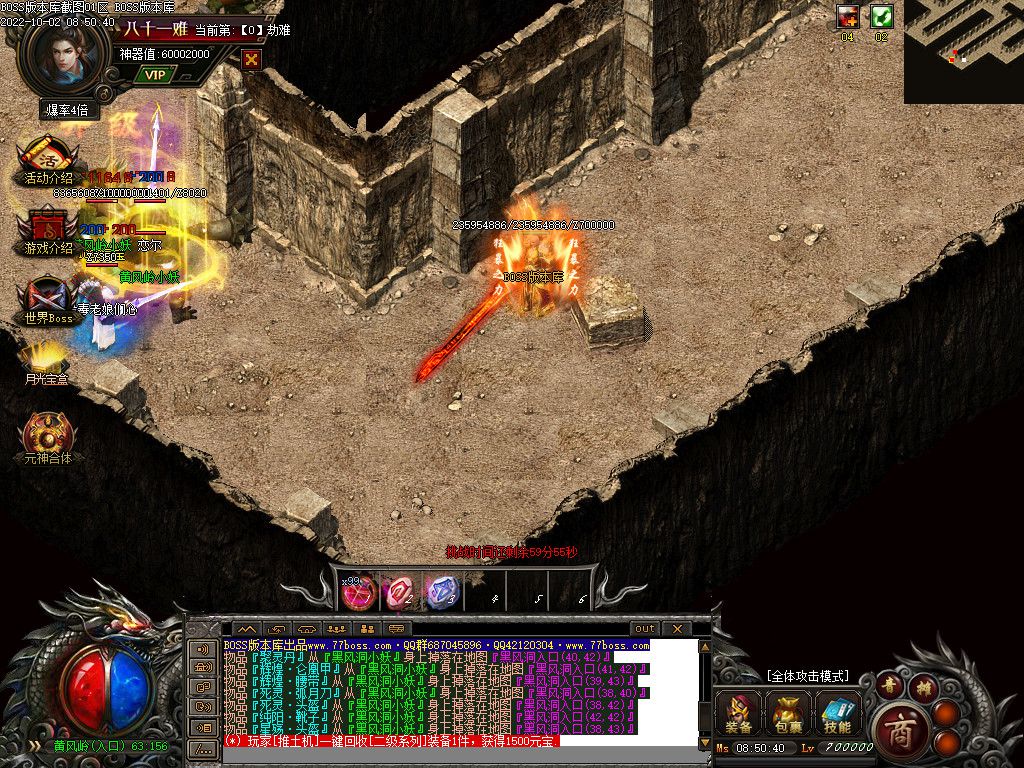Activate the 元神合体 icon
The width and height of the screenshot is (1024, 768).
pos(47,435)
